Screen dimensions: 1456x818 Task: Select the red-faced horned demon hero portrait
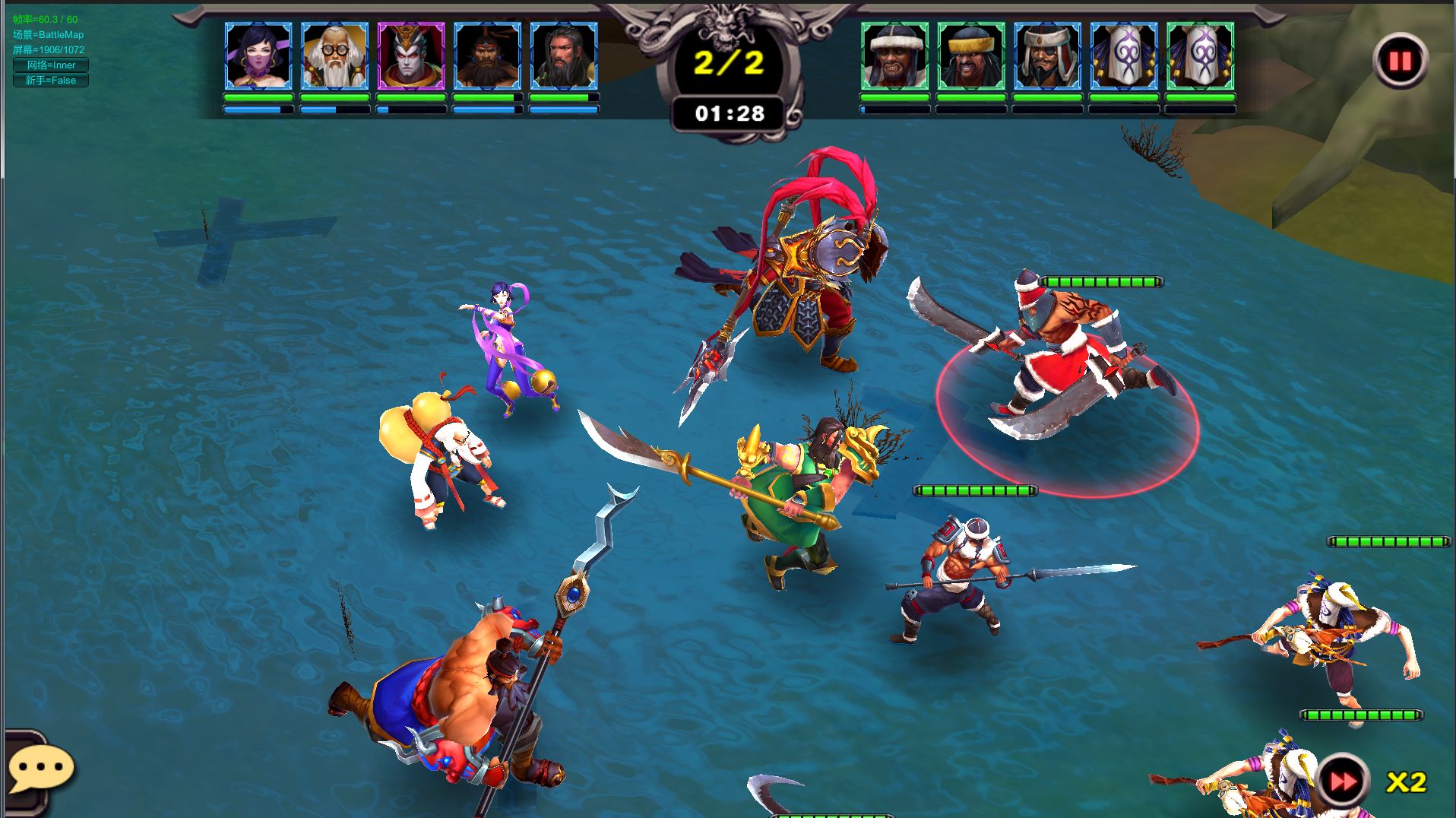[x=411, y=55]
